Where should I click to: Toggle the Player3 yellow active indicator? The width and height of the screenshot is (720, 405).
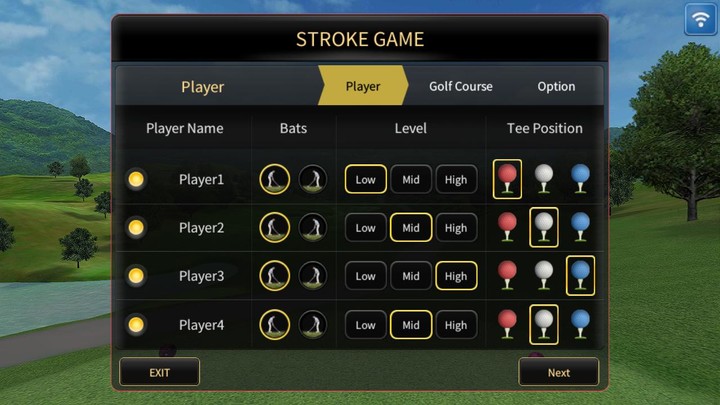(x=137, y=276)
